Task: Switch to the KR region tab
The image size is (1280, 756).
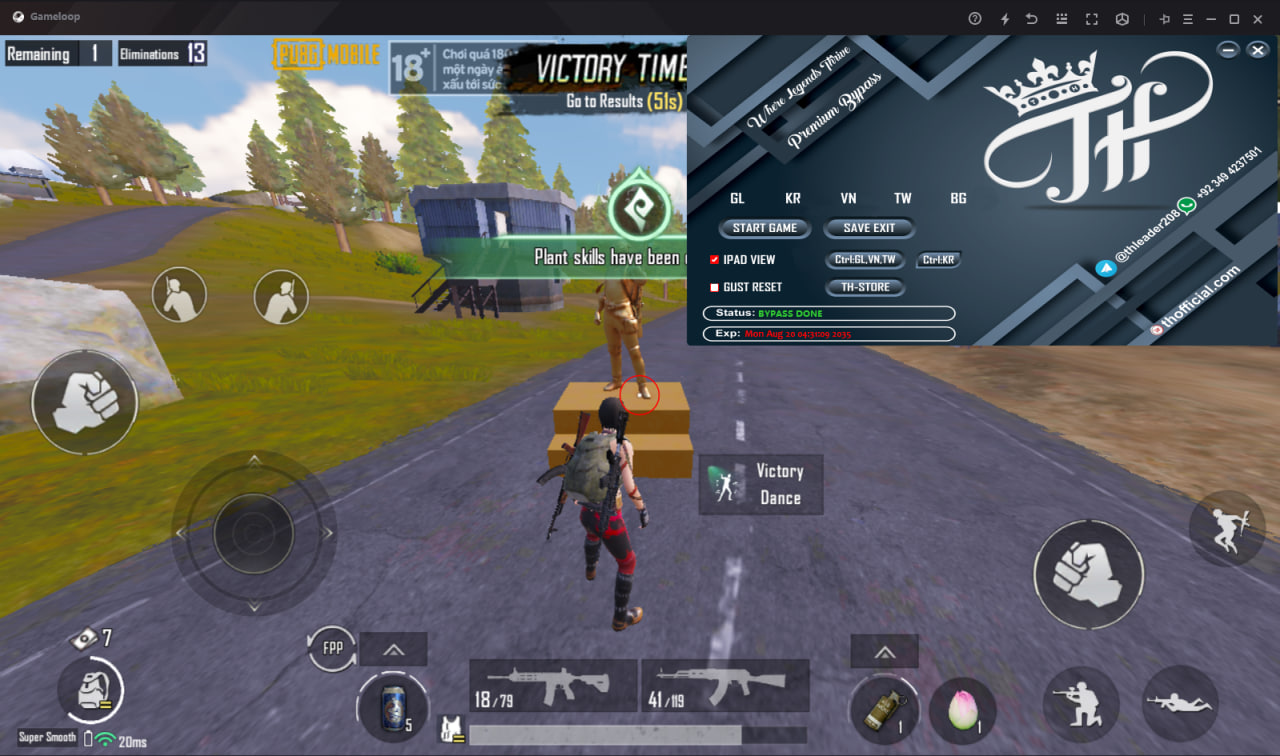Action: click(x=792, y=198)
